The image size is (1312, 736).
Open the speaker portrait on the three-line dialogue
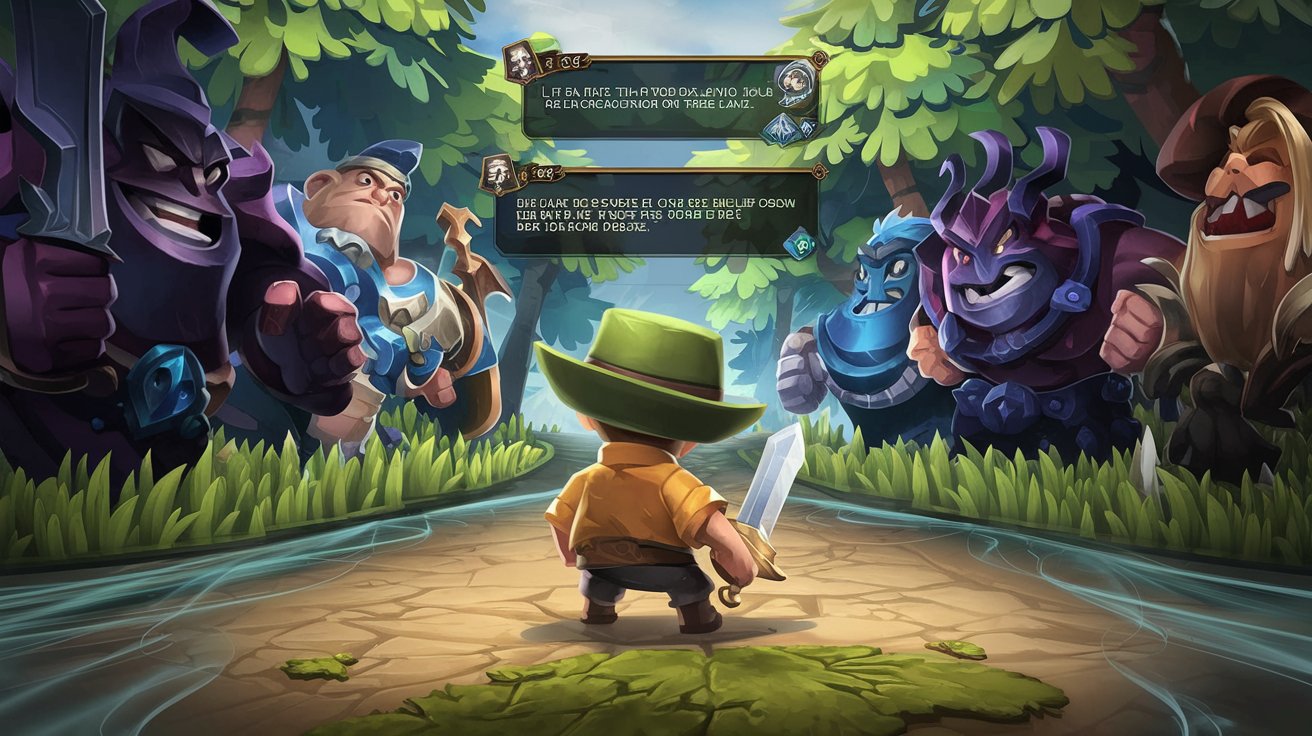coord(496,175)
